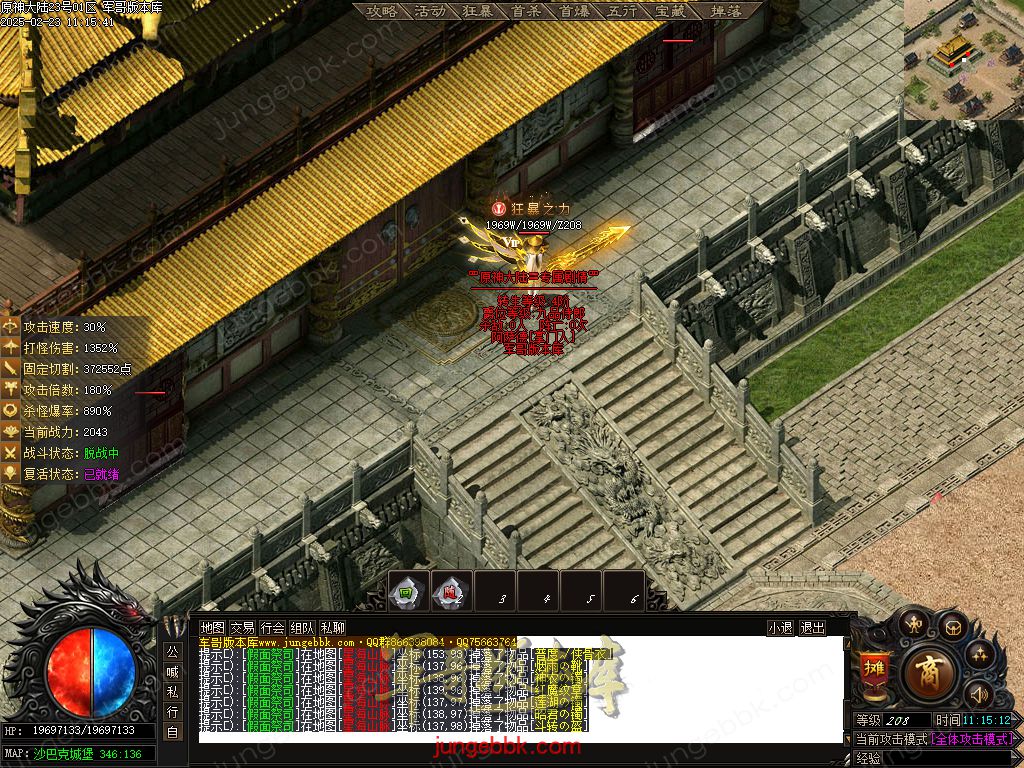Open the 宝藏 treasure menu
This screenshot has width=1024, height=768.
670,11
